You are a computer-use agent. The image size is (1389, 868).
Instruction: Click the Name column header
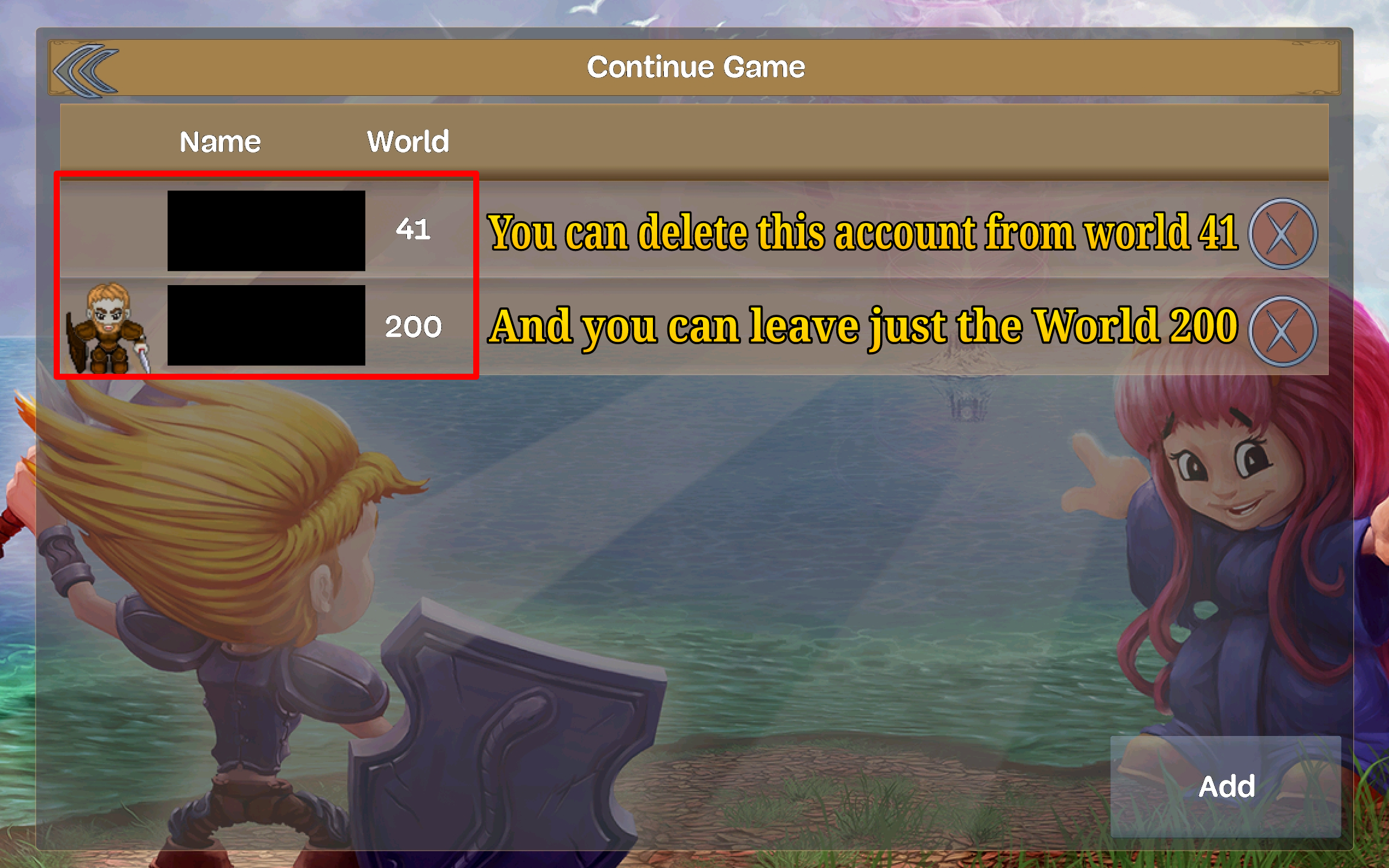[219, 142]
